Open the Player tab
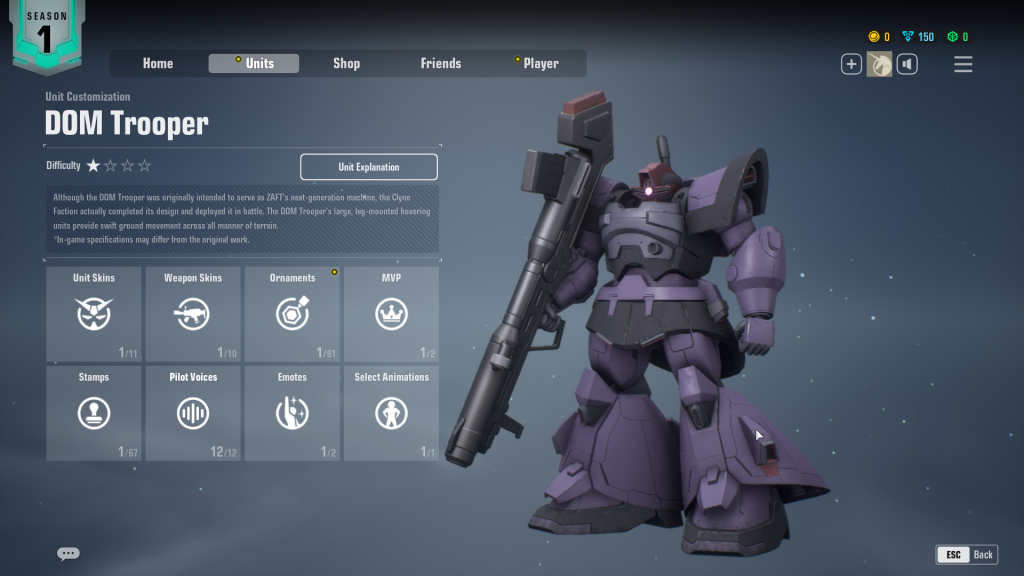 [540, 63]
